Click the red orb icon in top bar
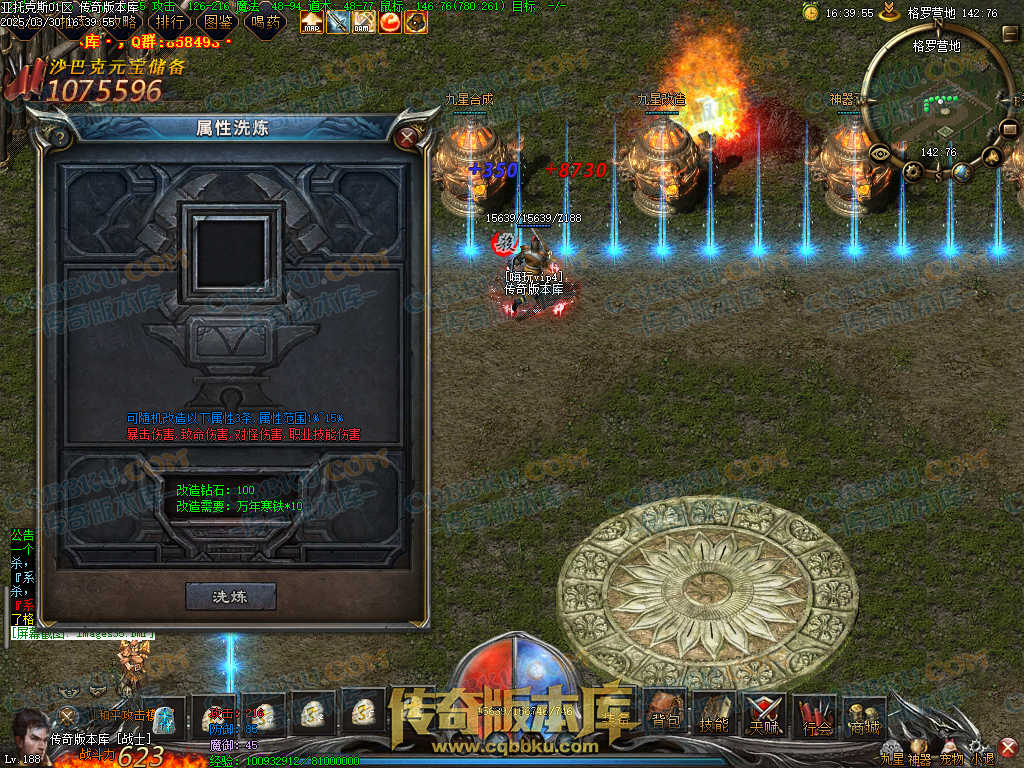This screenshot has height=768, width=1024. point(390,21)
